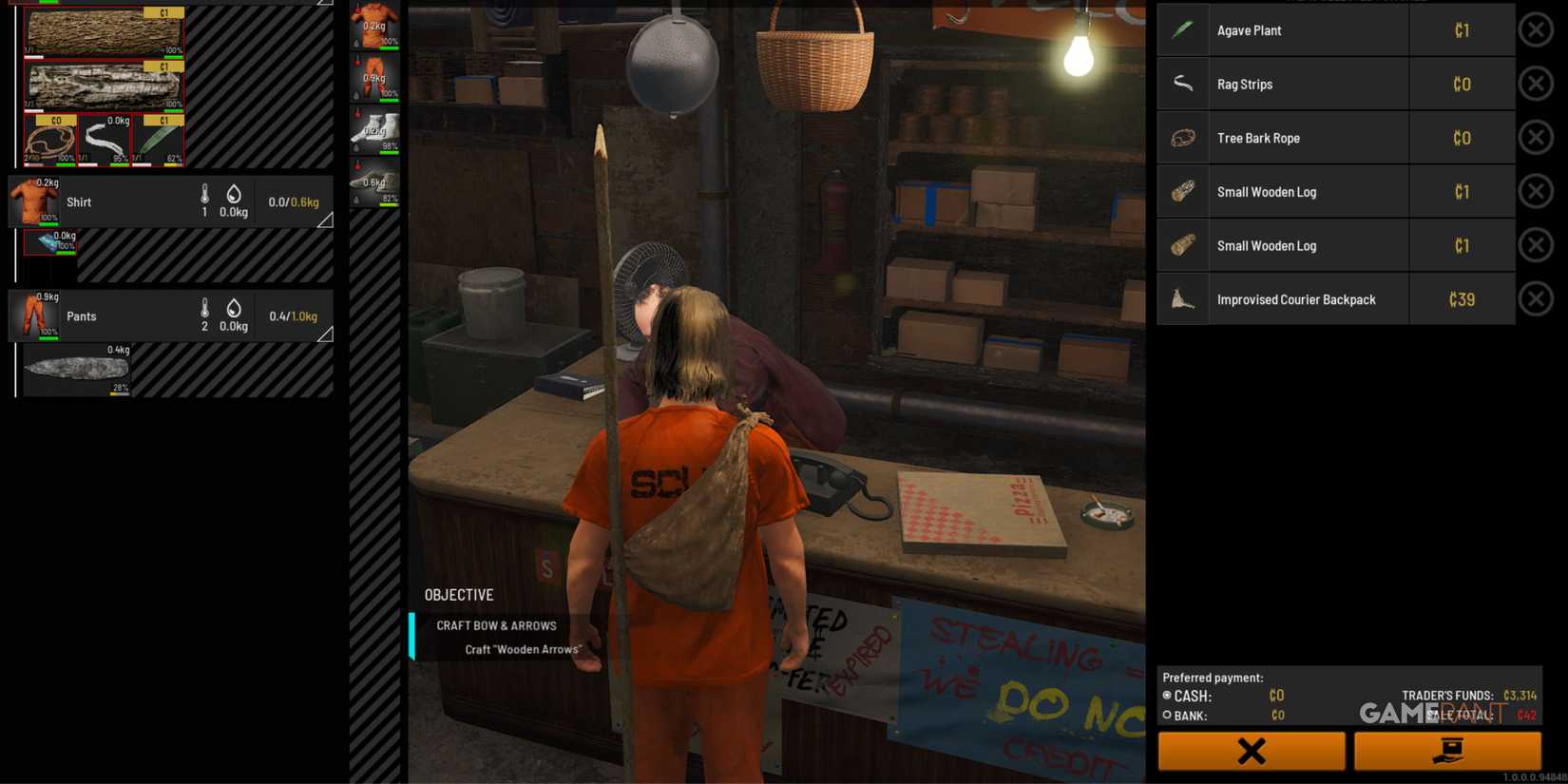1568x784 pixels.
Task: Click the Improvised Courier Backpack icon
Action: pos(1182,298)
